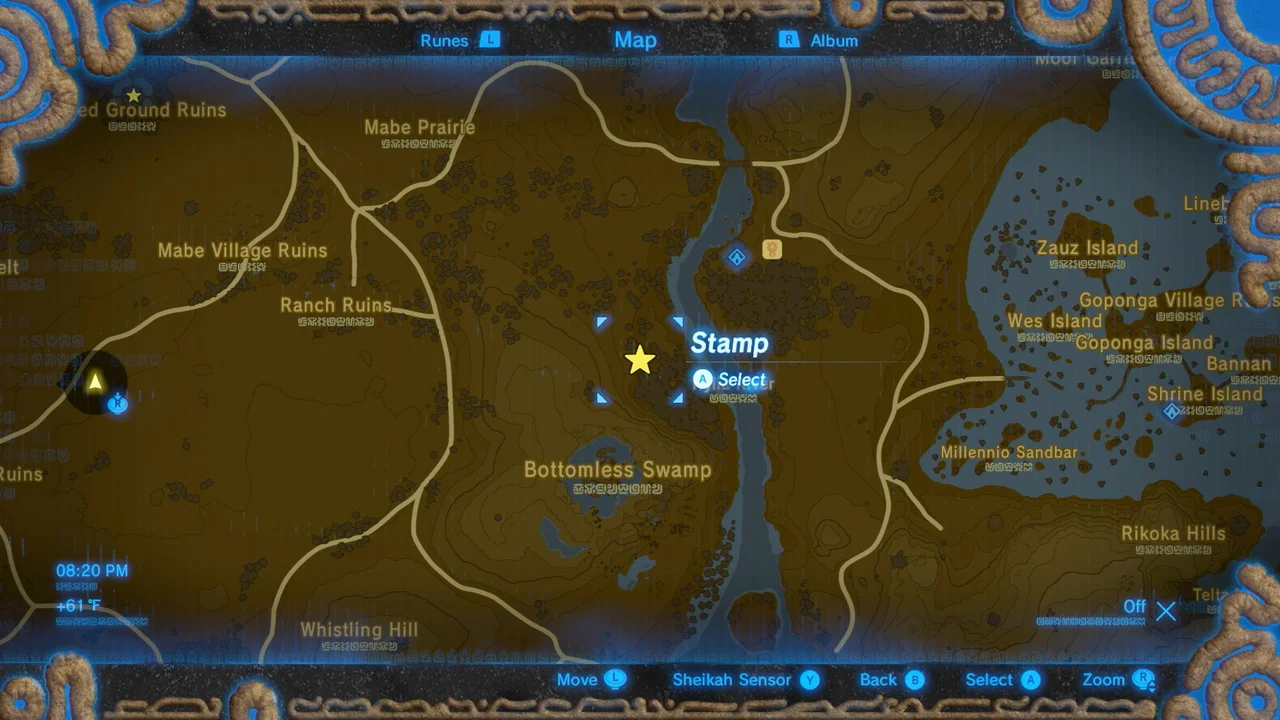The image size is (1280, 720).
Task: Click the blue pin below the player marker
Action: click(x=117, y=403)
